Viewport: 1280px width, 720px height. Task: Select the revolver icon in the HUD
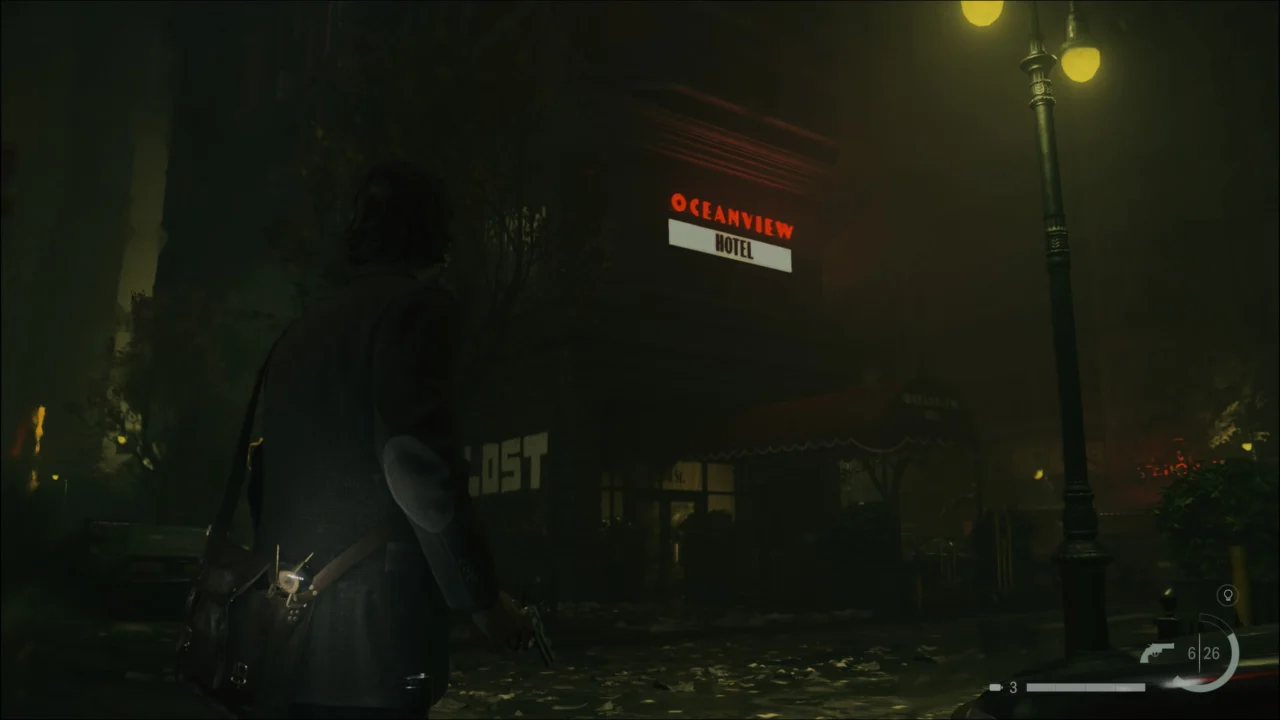tap(1157, 651)
